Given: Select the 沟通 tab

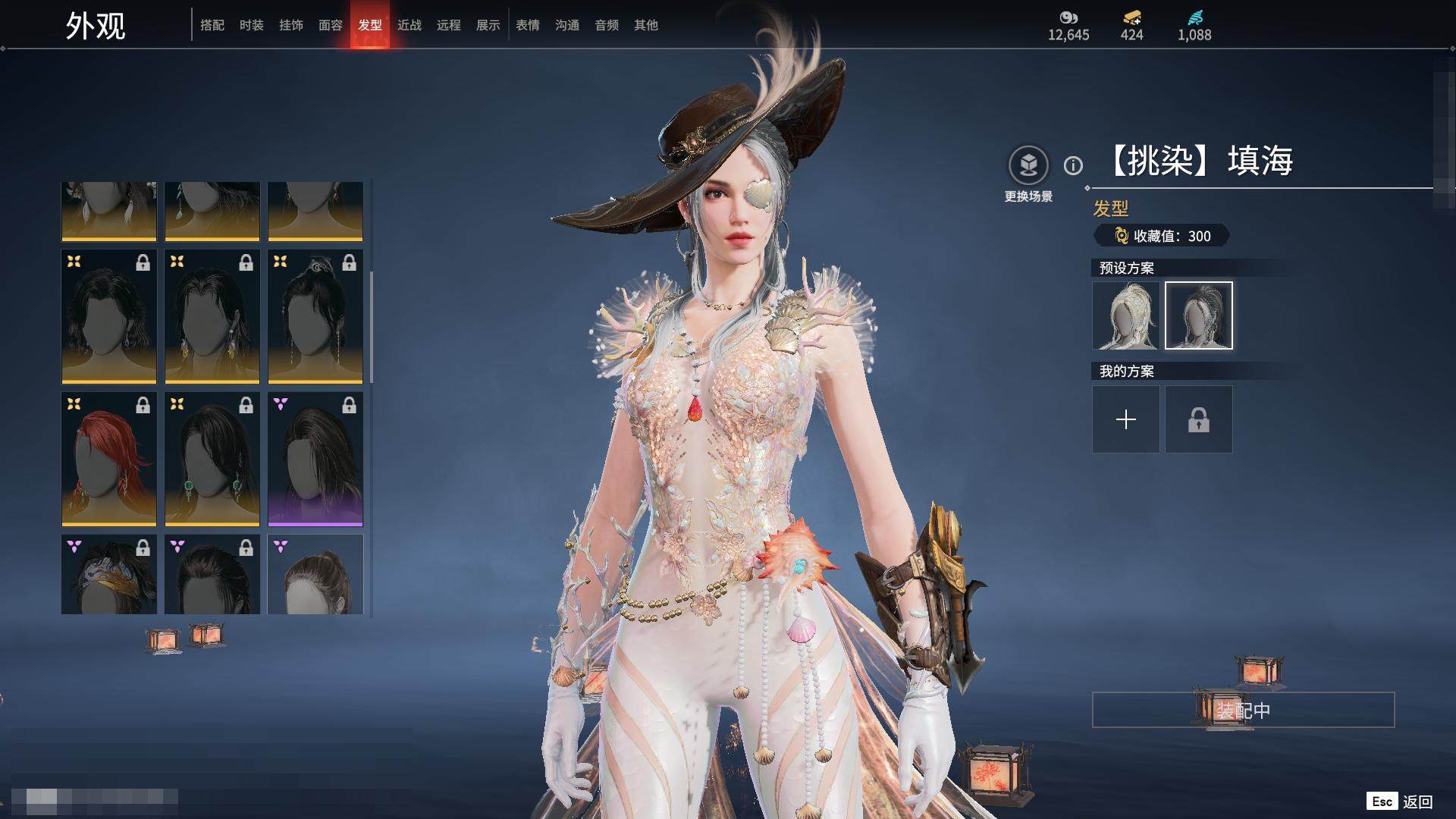Looking at the screenshot, I should point(567,25).
